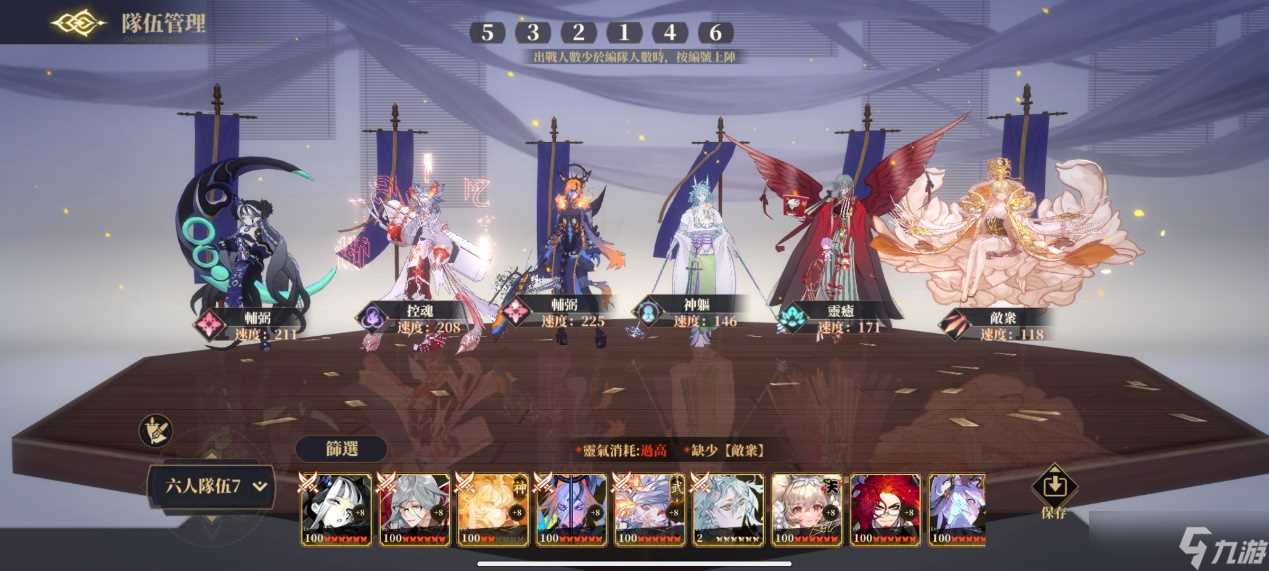Choose the golden-haired card marked 神

point(493,510)
